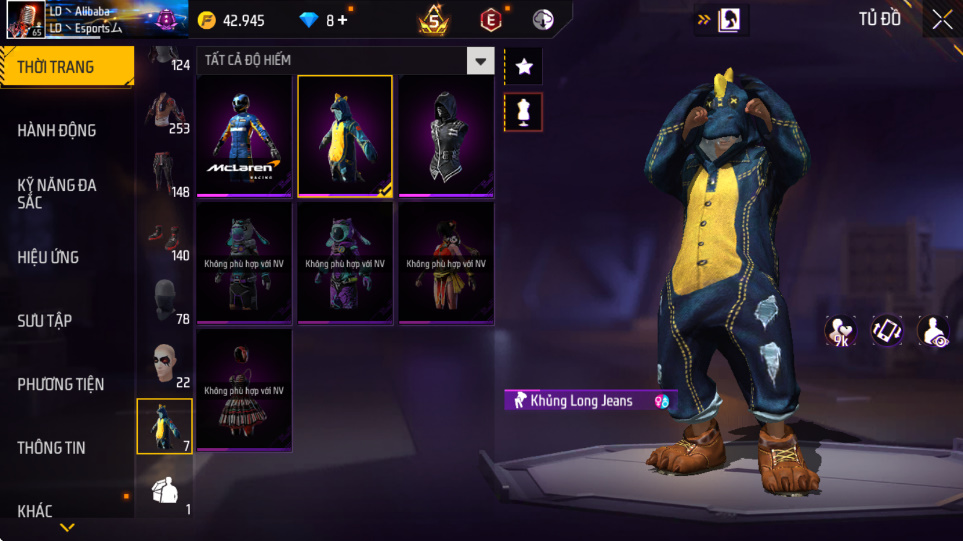Viewport: 963px width, 541px height.
Task: Select the McLaren racing suit outfit
Action: click(244, 136)
